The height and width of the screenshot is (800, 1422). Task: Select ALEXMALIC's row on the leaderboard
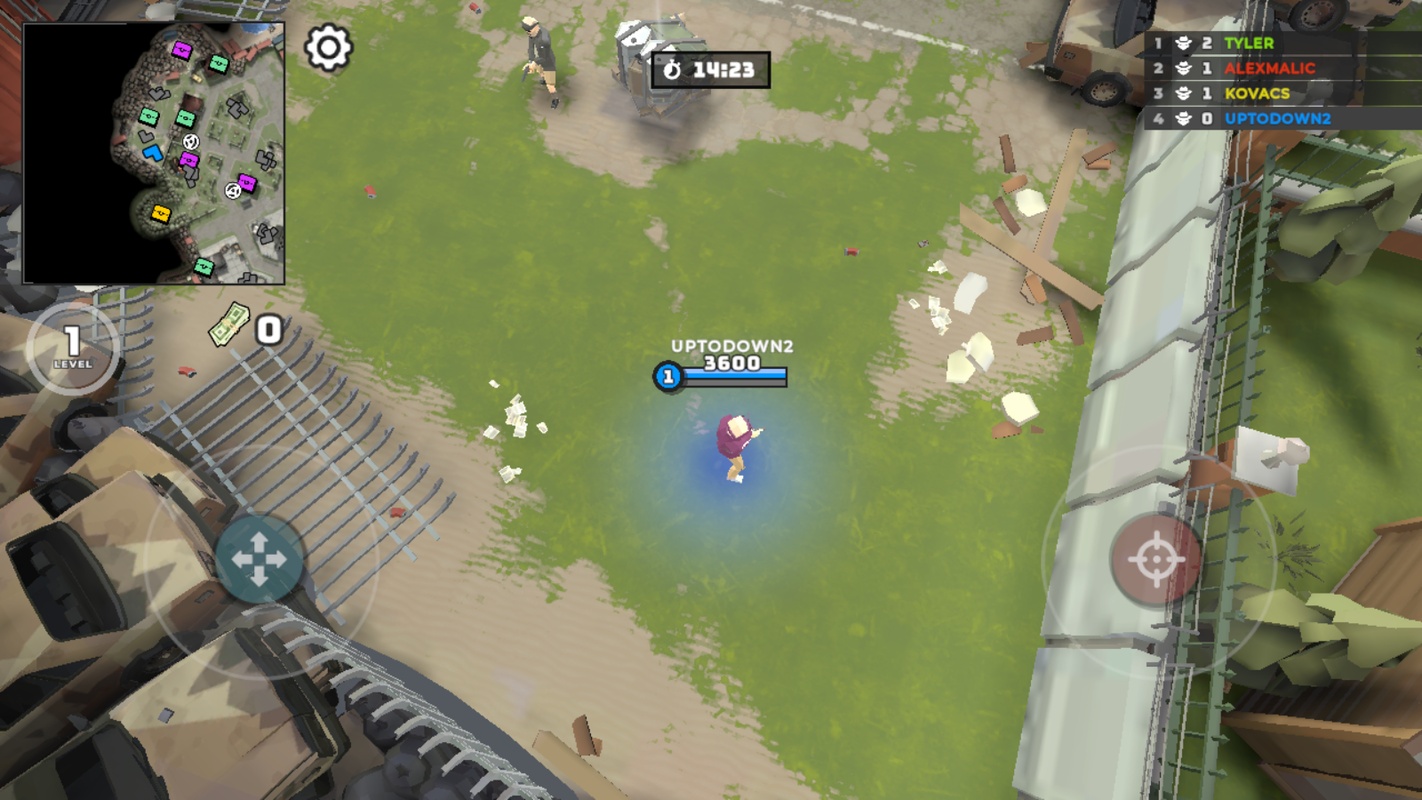pos(1282,68)
